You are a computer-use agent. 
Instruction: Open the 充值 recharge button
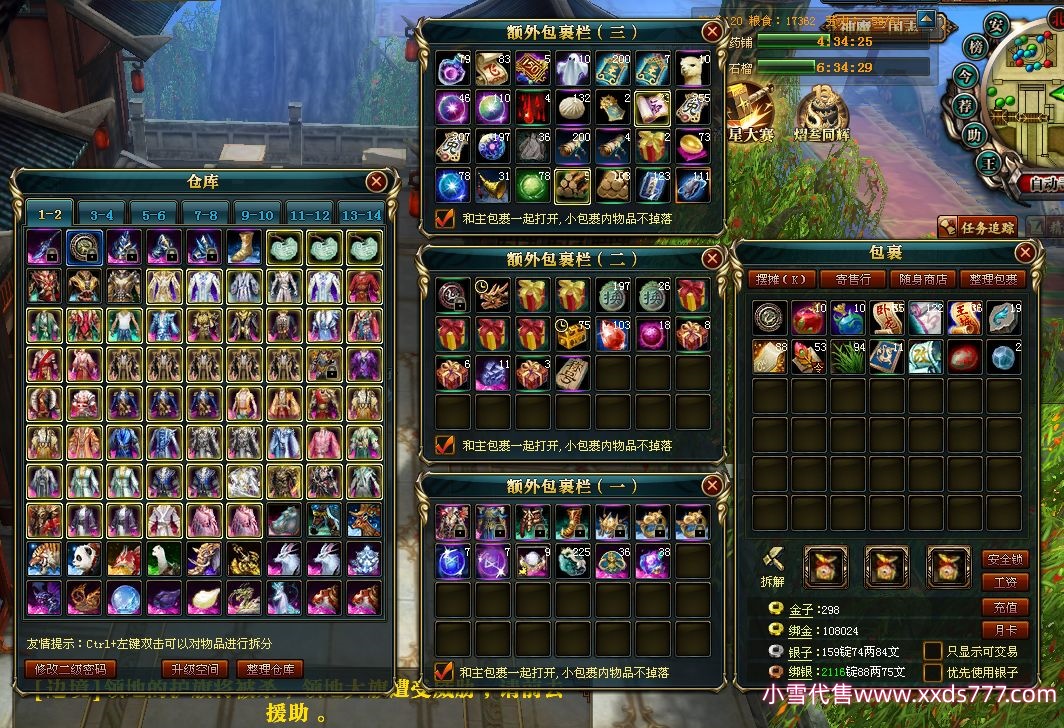pyautogui.click(x=1004, y=606)
